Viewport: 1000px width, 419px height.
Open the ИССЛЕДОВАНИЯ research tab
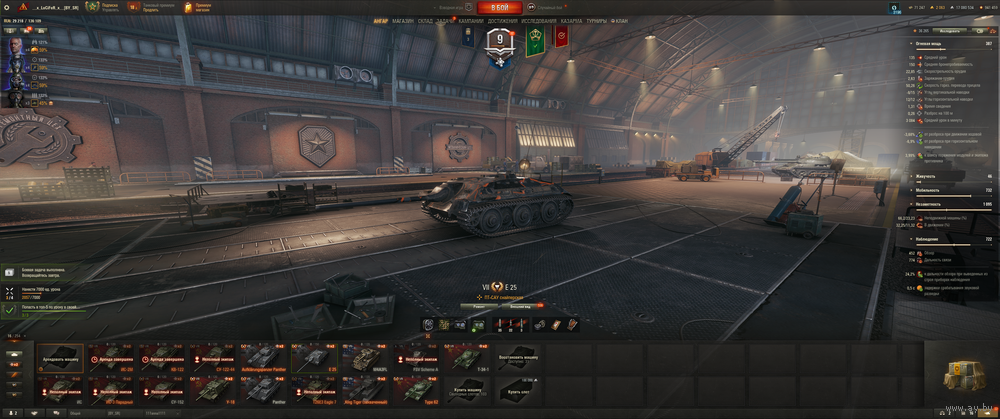[x=540, y=20]
